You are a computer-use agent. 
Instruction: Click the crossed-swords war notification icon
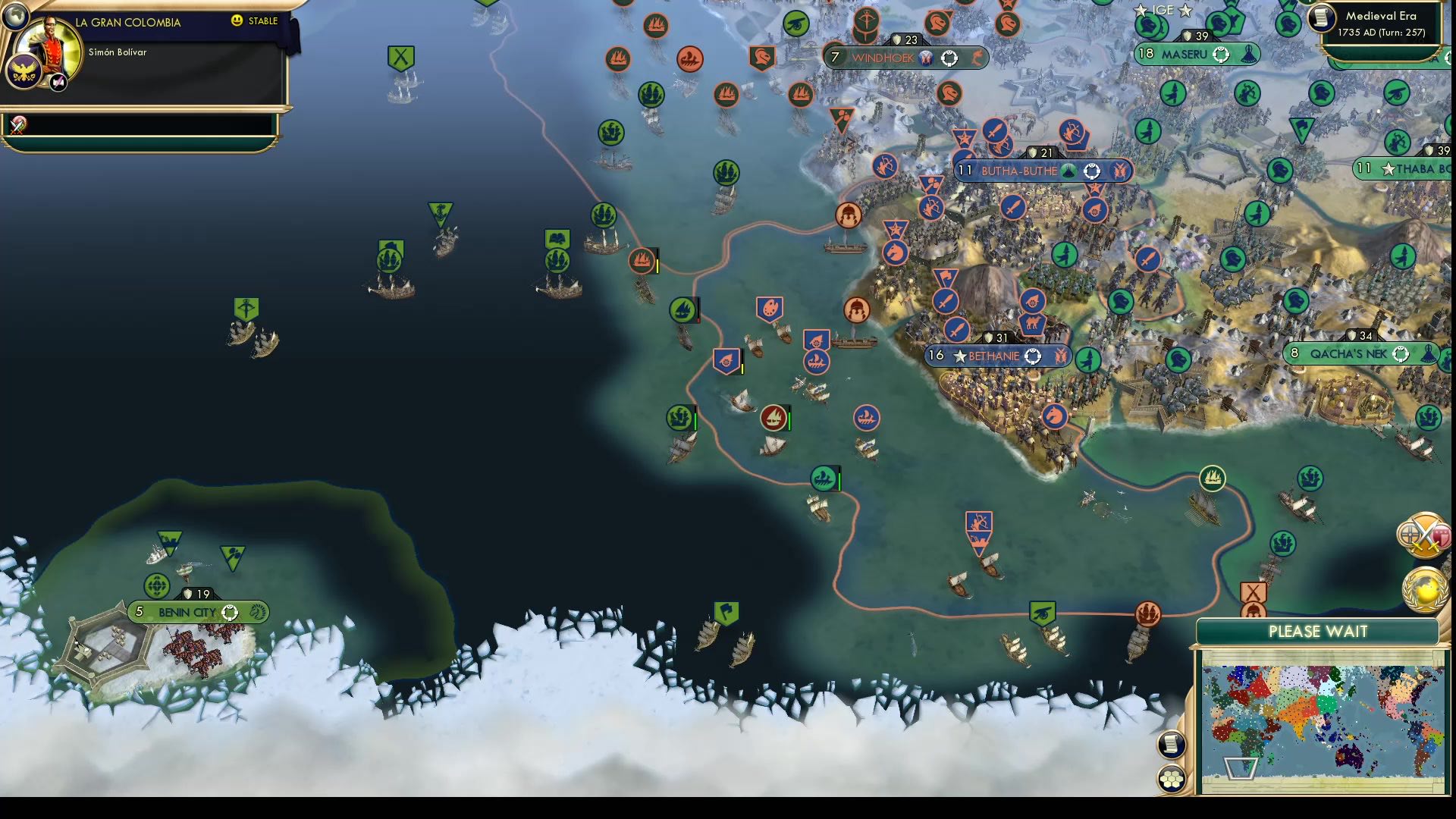(x=1427, y=533)
